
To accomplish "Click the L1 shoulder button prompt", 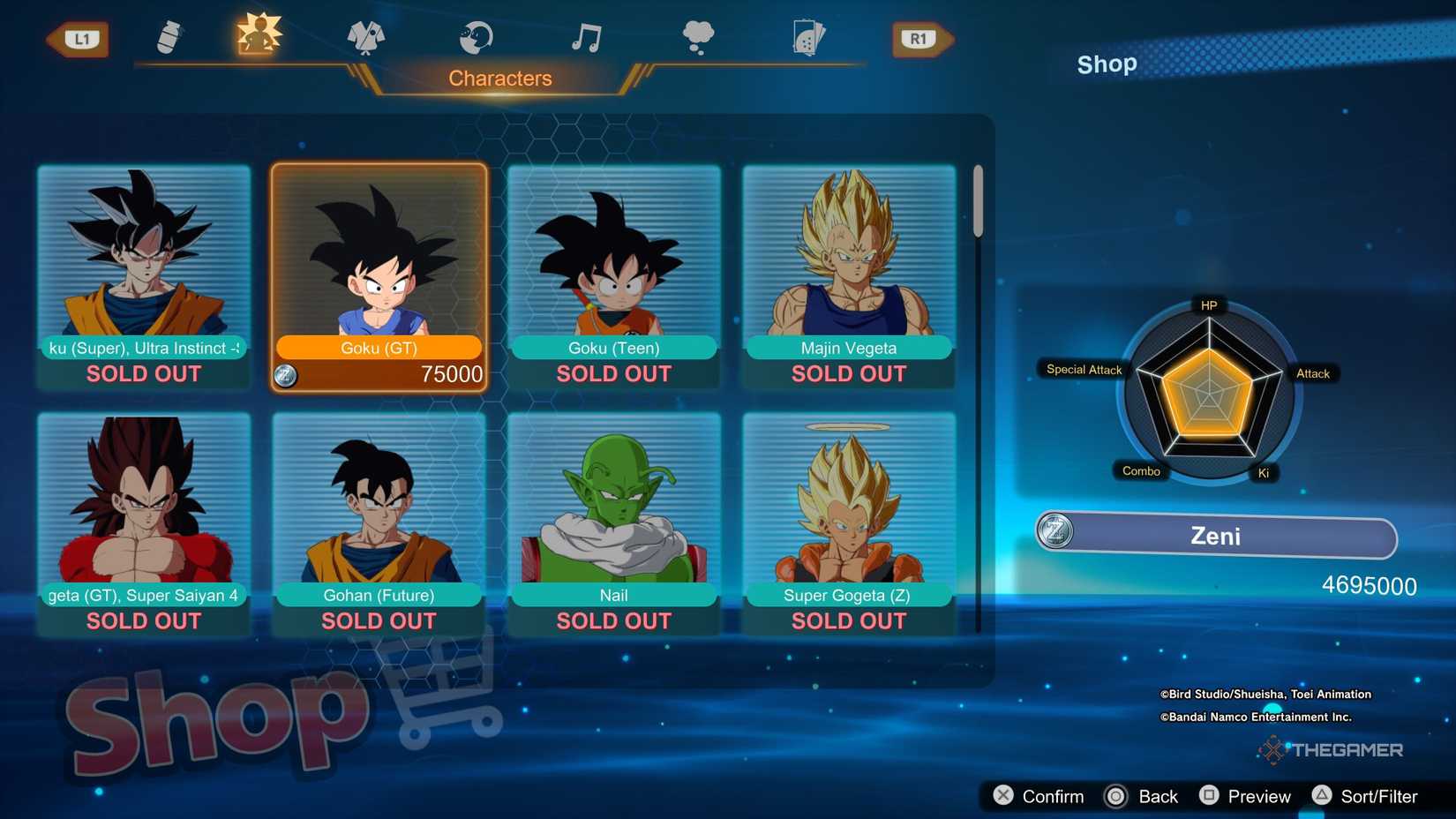I will (79, 39).
